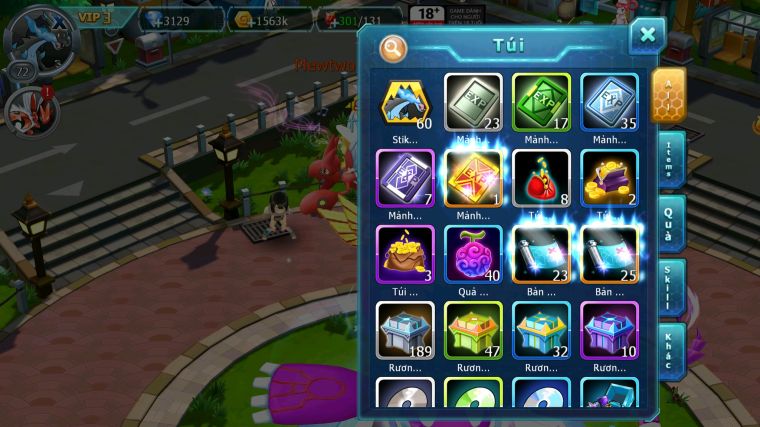Open the Skill tab
Image resolution: width=760 pixels, height=427 pixels.
point(671,288)
